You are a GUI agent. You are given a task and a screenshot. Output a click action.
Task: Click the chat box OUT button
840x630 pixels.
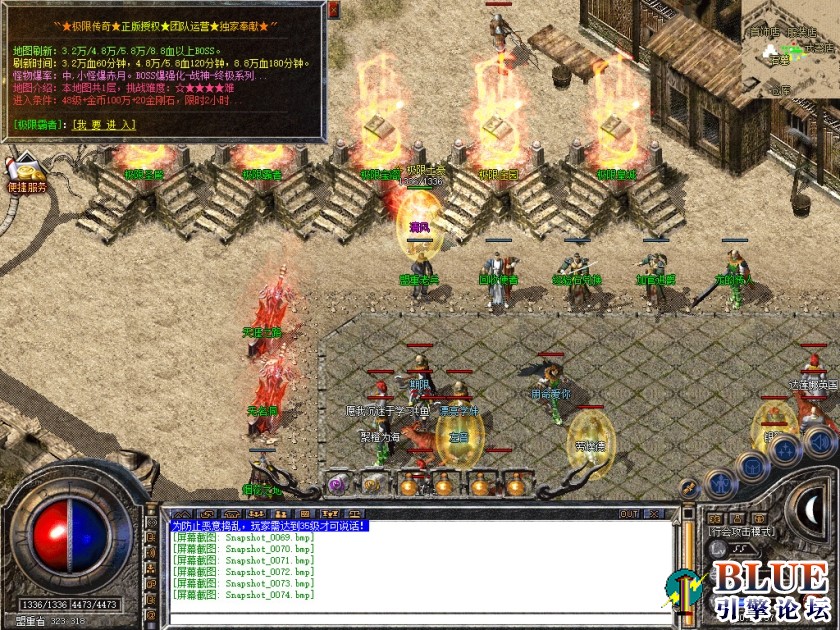(x=629, y=514)
